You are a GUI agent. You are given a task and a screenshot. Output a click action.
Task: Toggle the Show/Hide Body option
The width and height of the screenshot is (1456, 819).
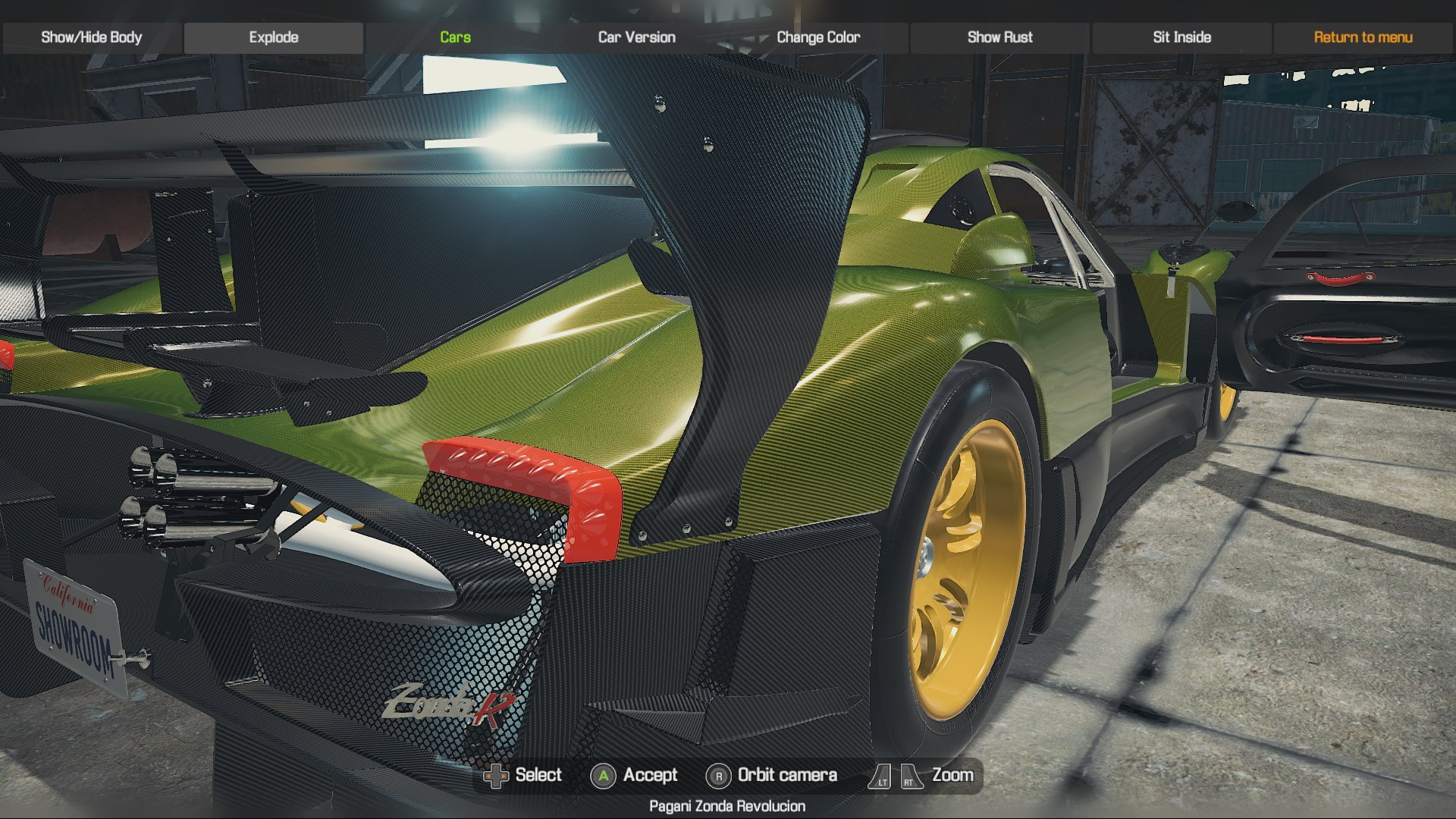[91, 37]
